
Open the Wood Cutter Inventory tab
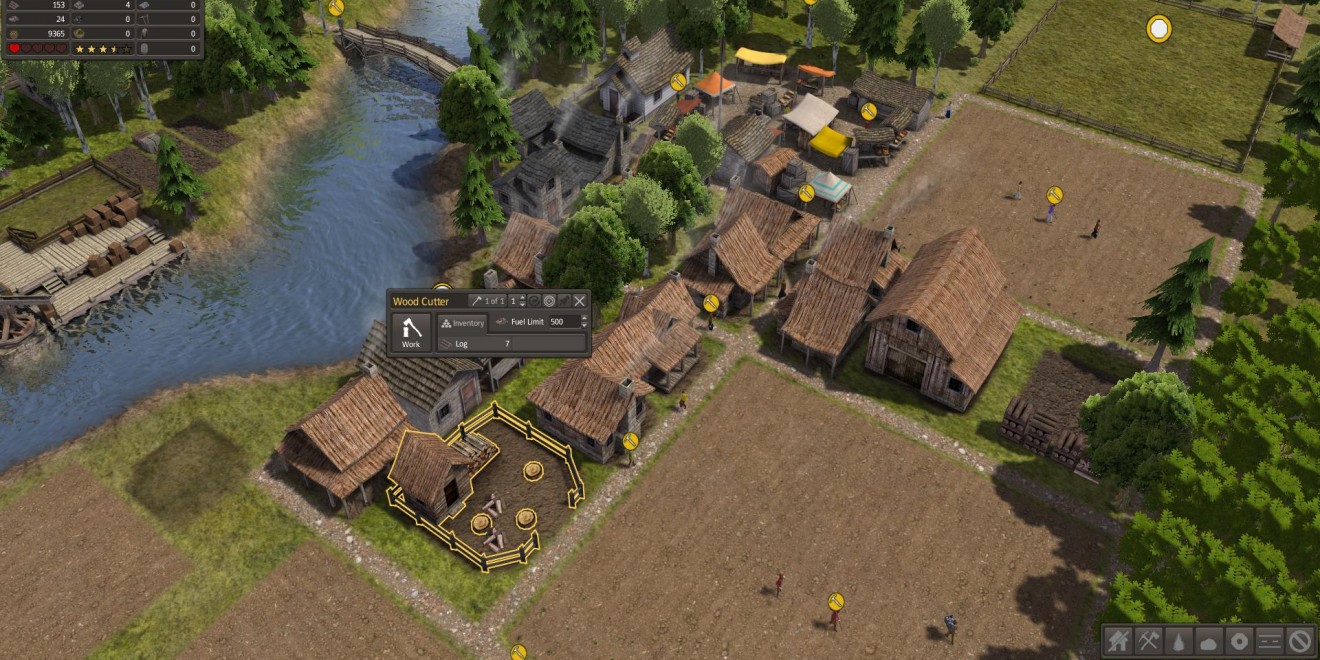point(462,323)
